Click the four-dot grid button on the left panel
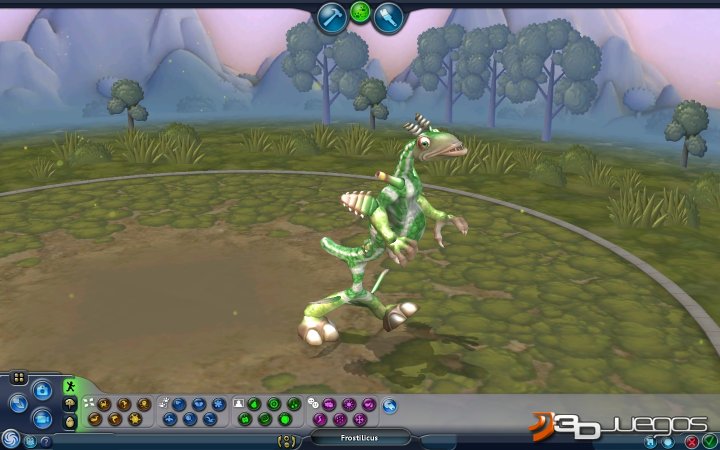 point(17,379)
